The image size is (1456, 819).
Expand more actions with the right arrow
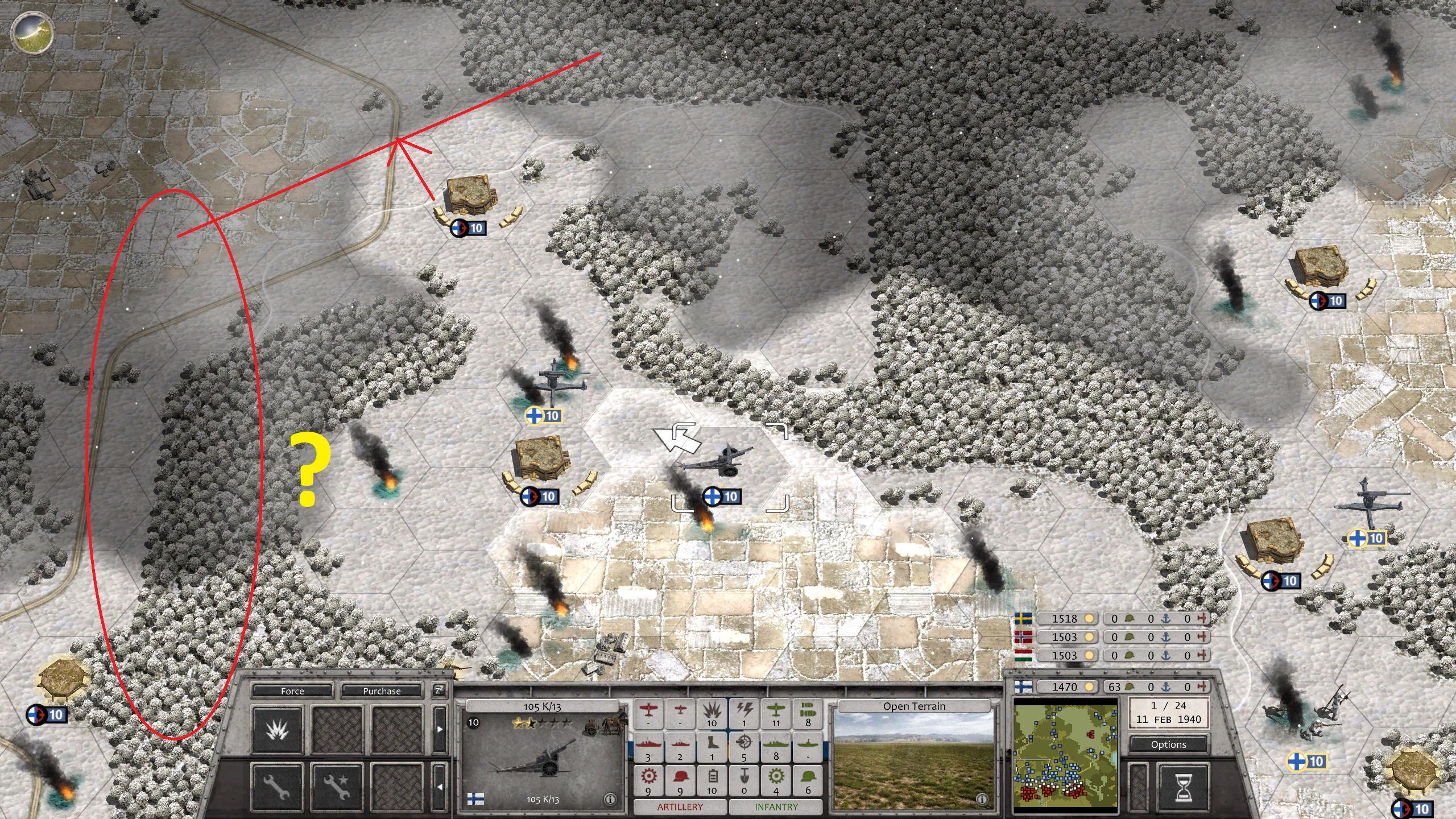click(x=440, y=730)
